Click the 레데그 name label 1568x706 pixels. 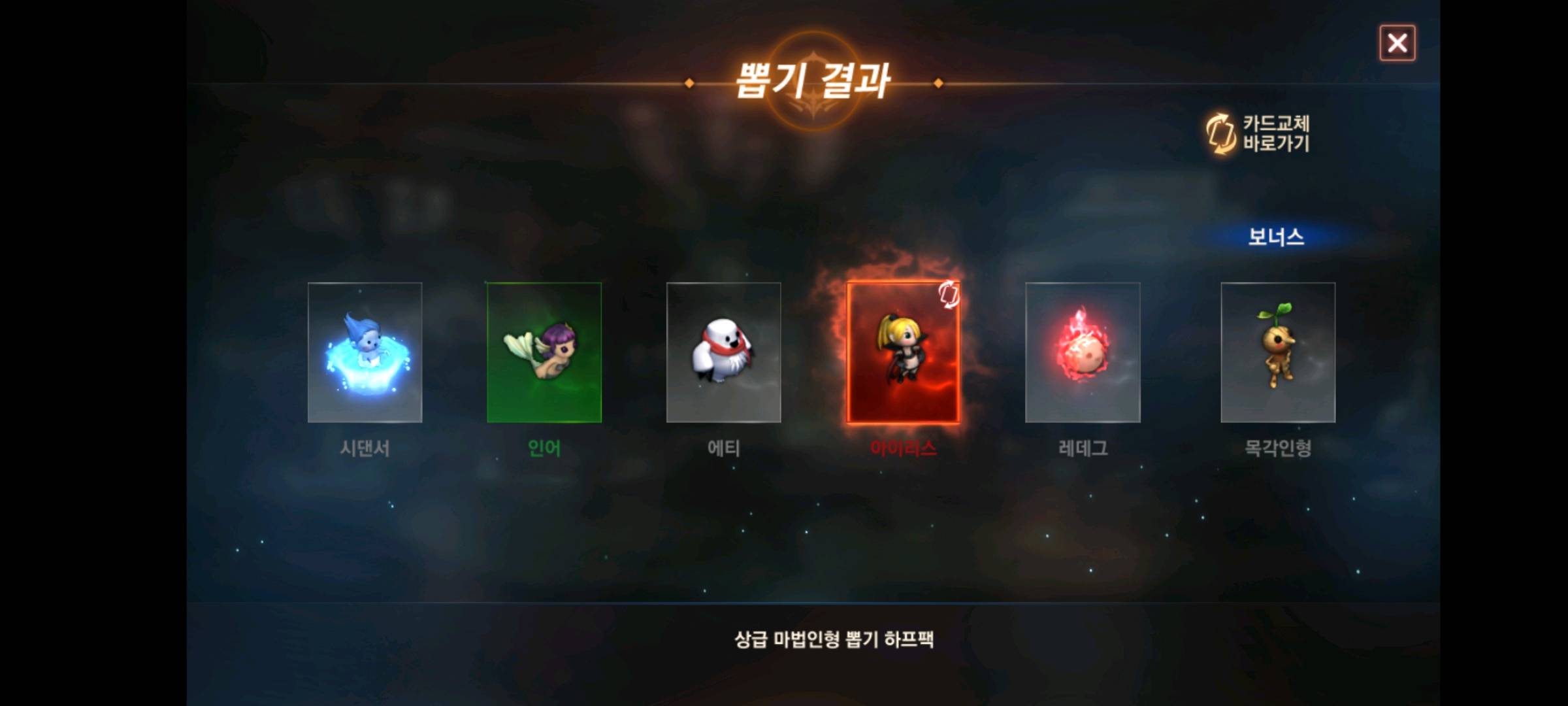point(1083,448)
